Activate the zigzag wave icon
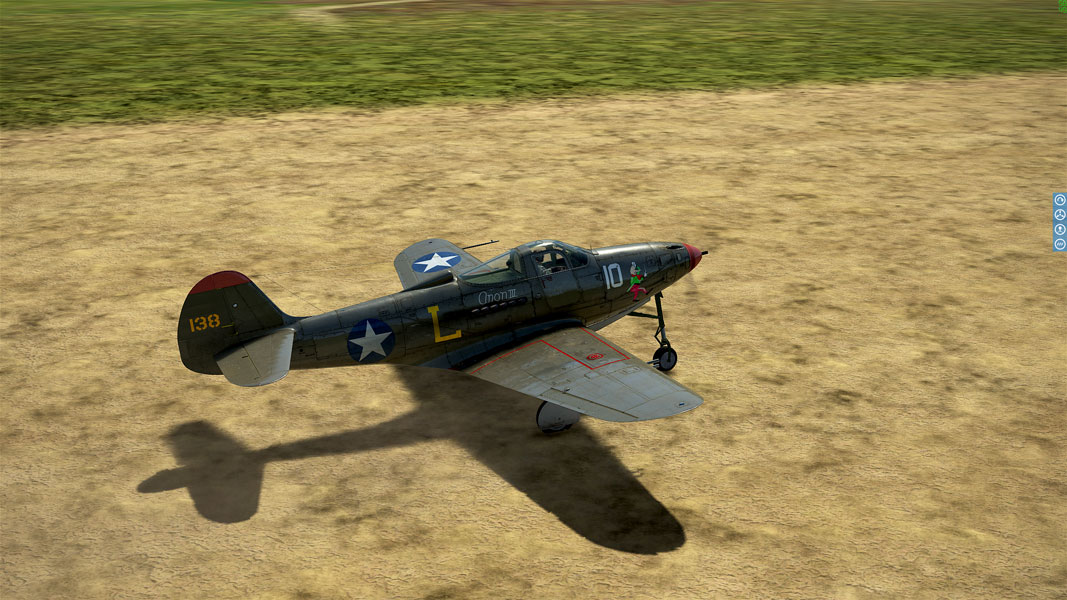Image resolution: width=1067 pixels, height=600 pixels. tap(1060, 244)
